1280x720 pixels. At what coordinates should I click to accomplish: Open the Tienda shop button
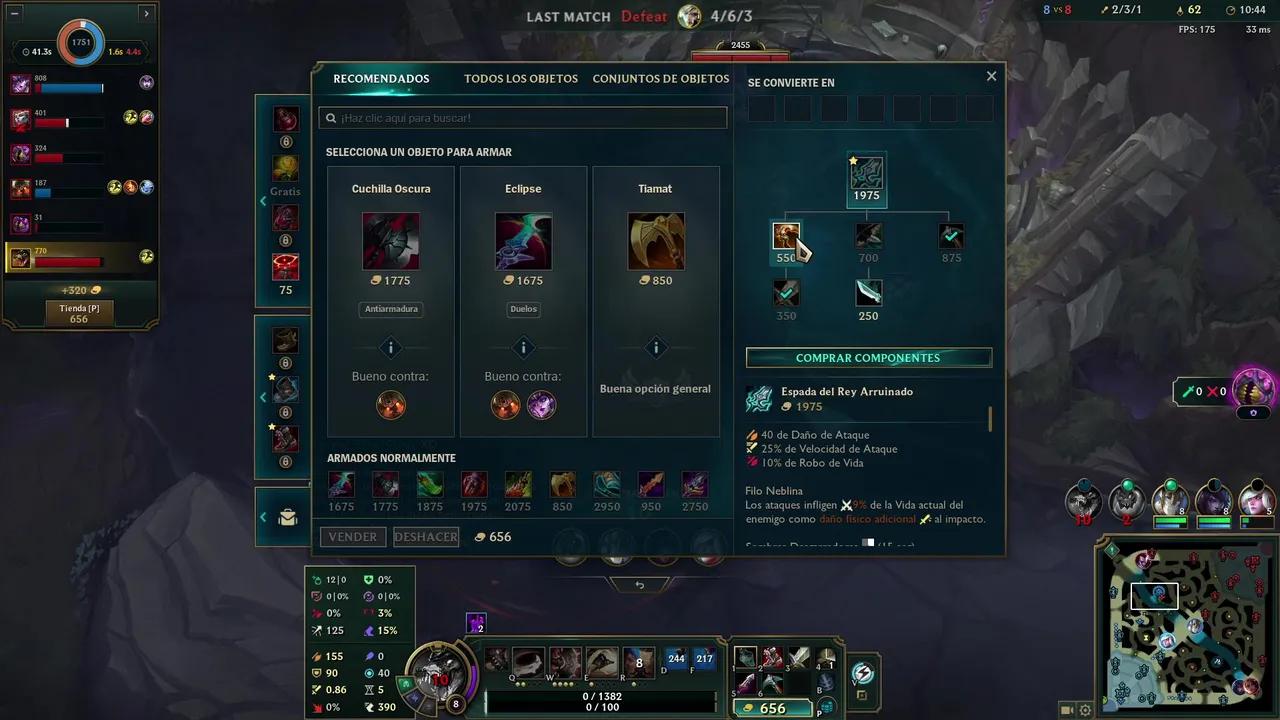tap(79, 313)
